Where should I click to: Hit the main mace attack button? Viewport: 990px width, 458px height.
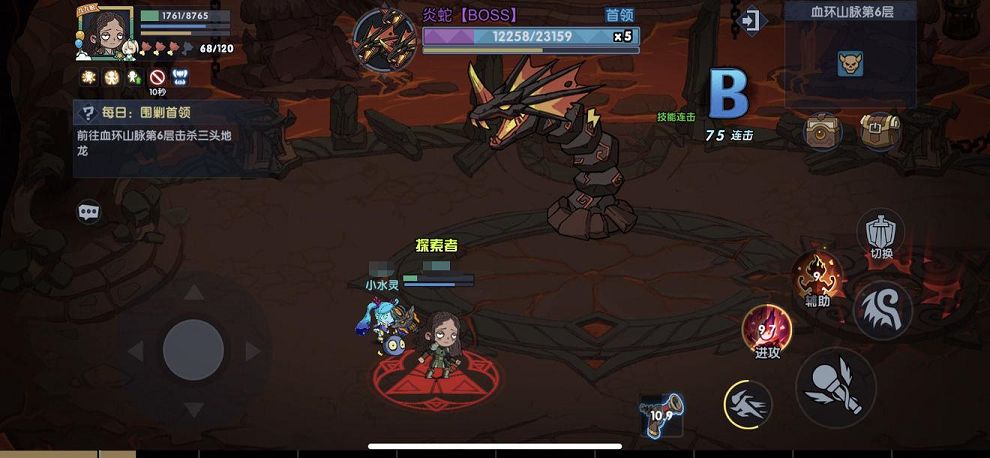click(x=836, y=387)
